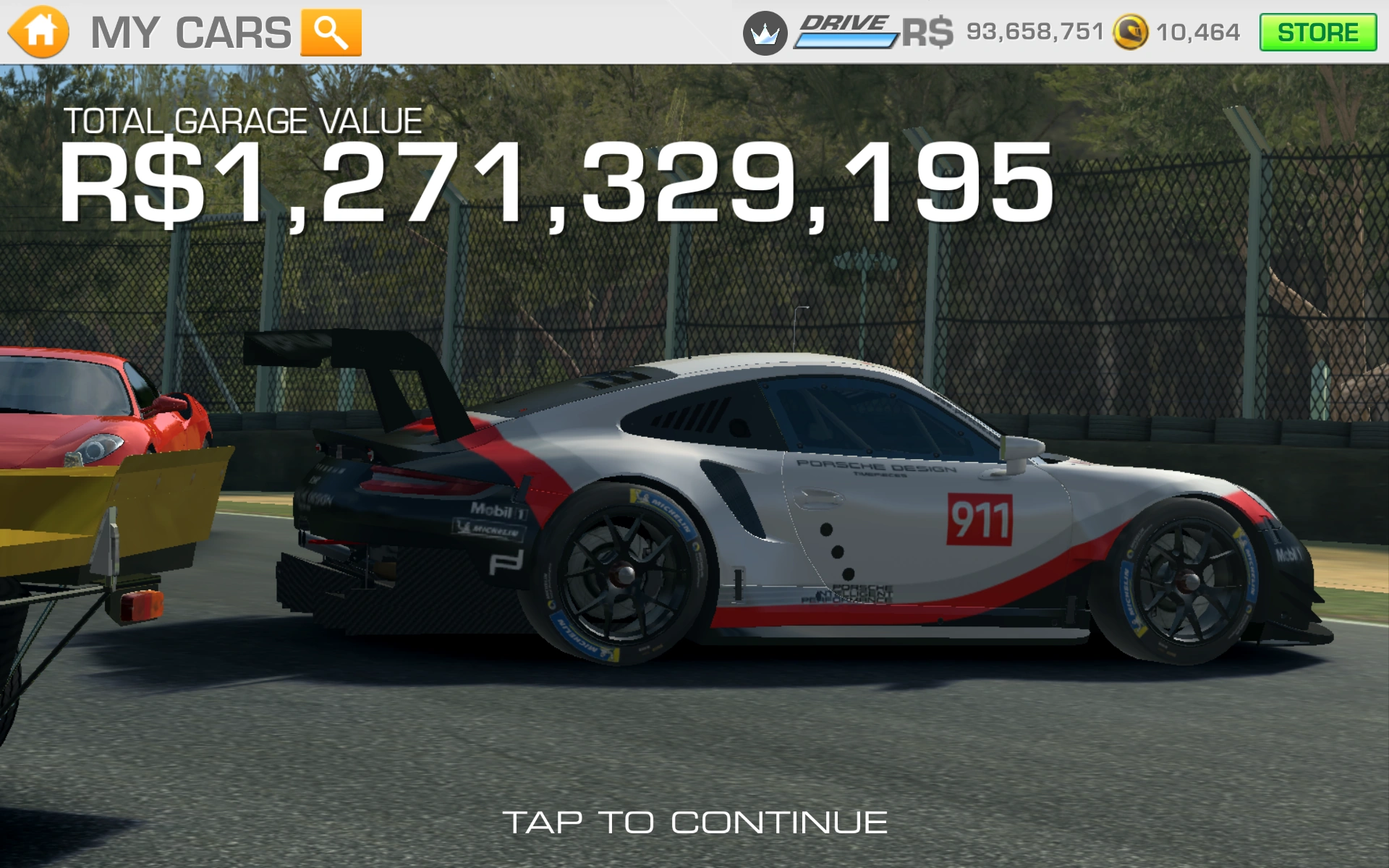Open the Drive energy meter
The height and width of the screenshot is (868, 1389).
(845, 33)
